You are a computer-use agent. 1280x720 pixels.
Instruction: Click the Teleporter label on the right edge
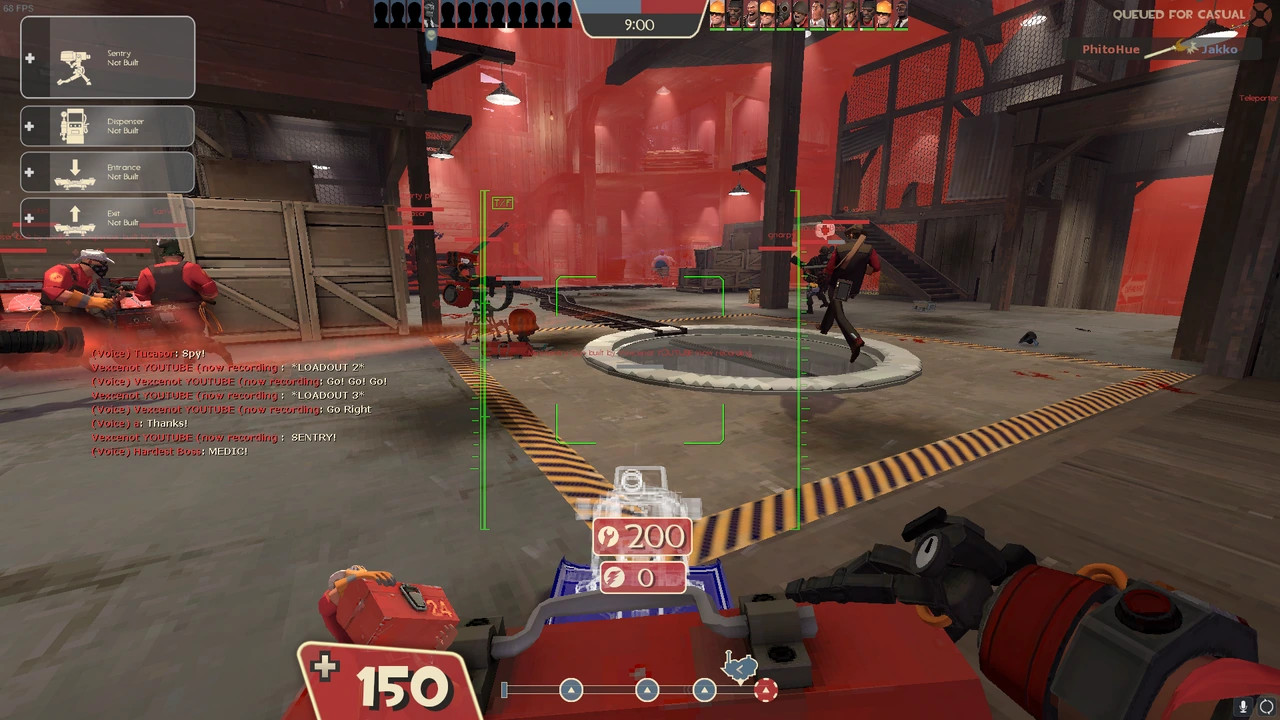pyautogui.click(x=1258, y=98)
